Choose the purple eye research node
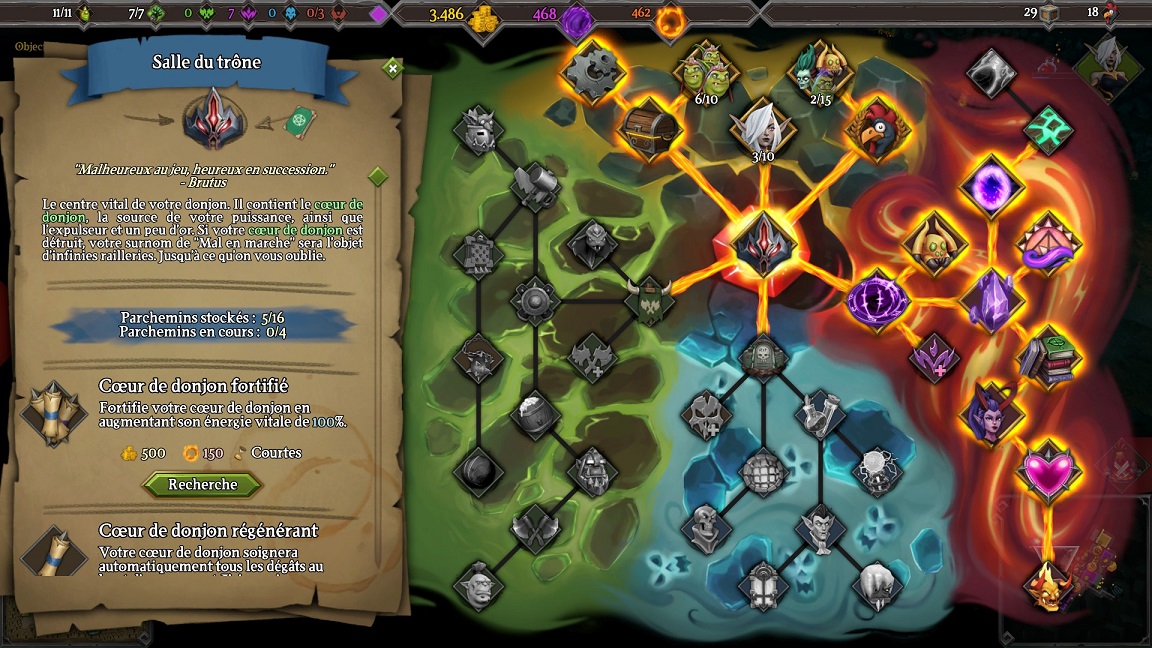 click(877, 300)
